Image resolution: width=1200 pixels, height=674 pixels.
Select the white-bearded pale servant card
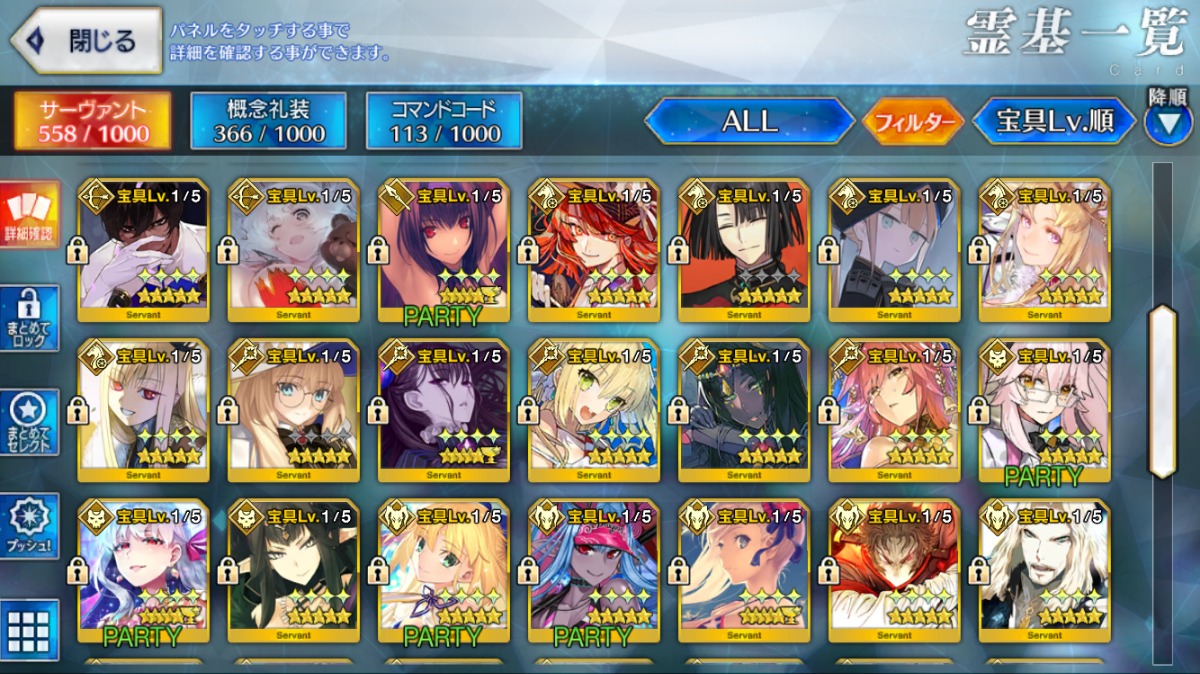1044,570
